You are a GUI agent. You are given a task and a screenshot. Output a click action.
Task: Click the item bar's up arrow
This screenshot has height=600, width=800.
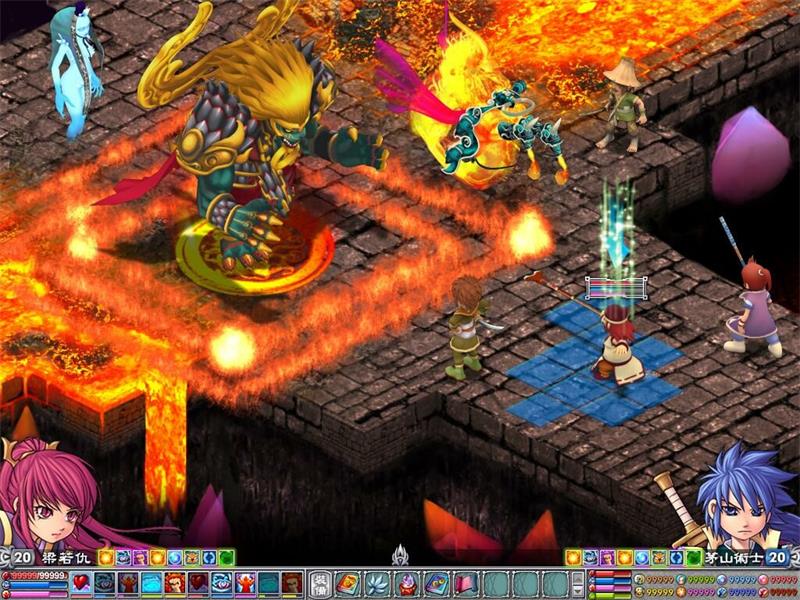pyautogui.click(x=576, y=576)
